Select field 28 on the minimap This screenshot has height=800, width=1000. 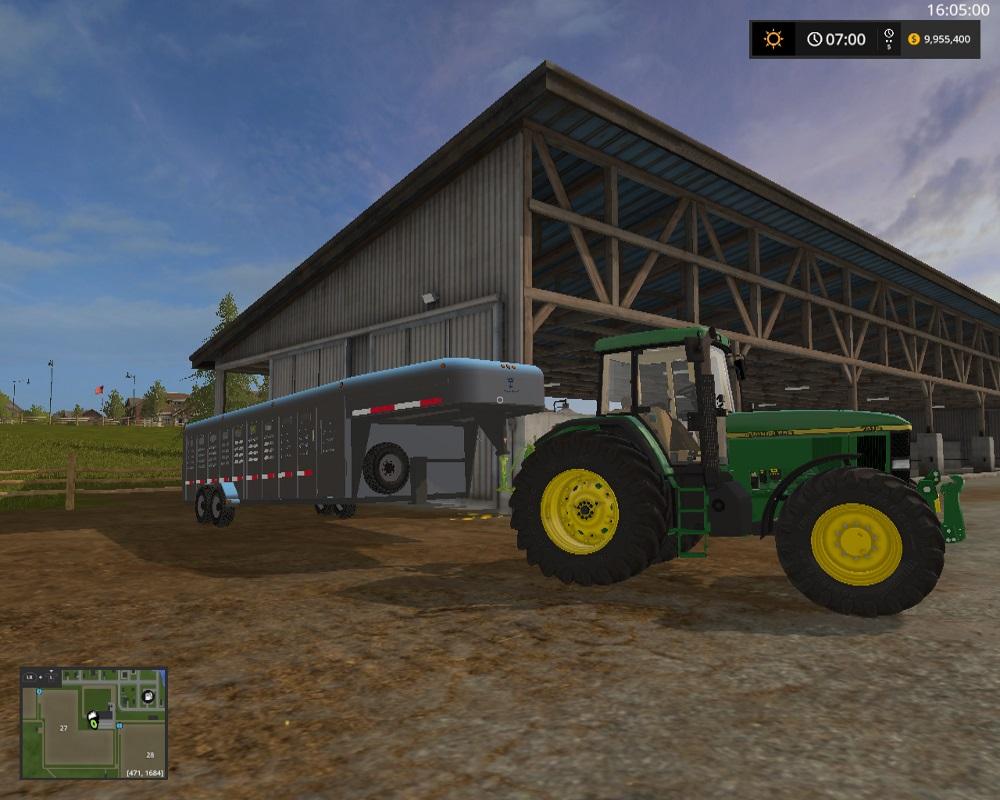click(150, 756)
